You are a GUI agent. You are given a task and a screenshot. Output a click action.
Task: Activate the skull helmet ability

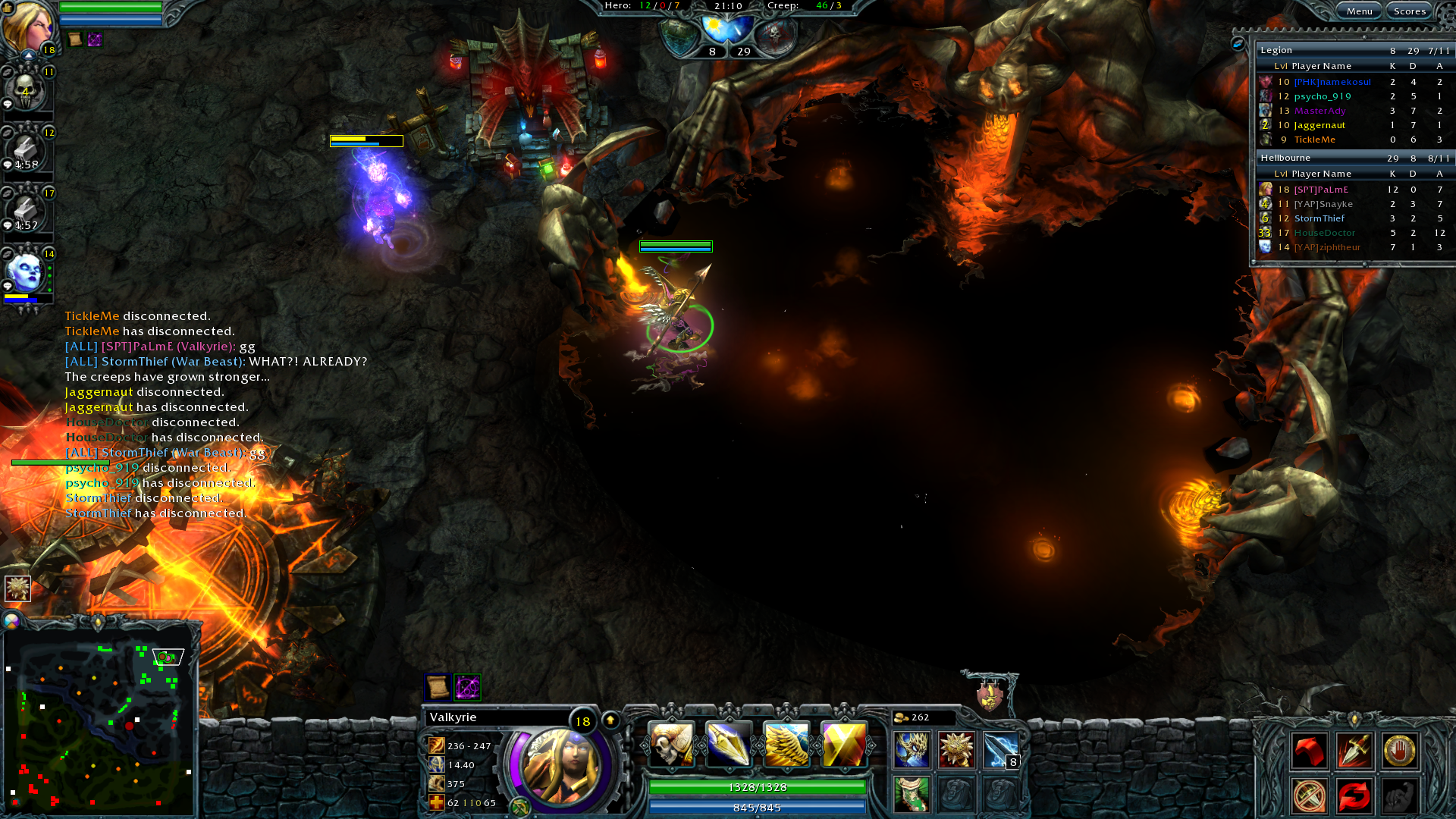click(x=671, y=744)
